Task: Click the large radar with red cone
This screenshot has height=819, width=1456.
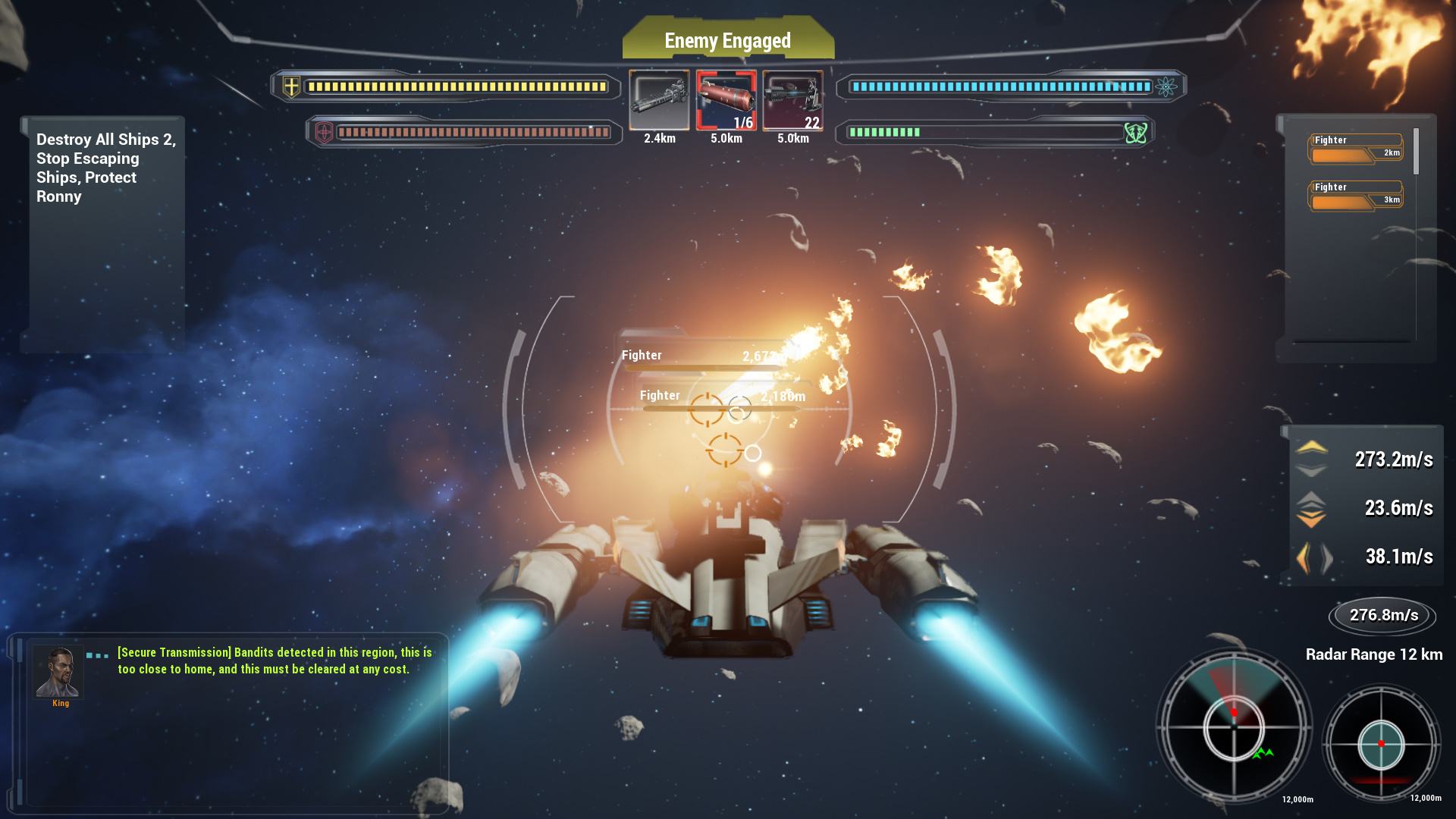Action: tap(1234, 726)
